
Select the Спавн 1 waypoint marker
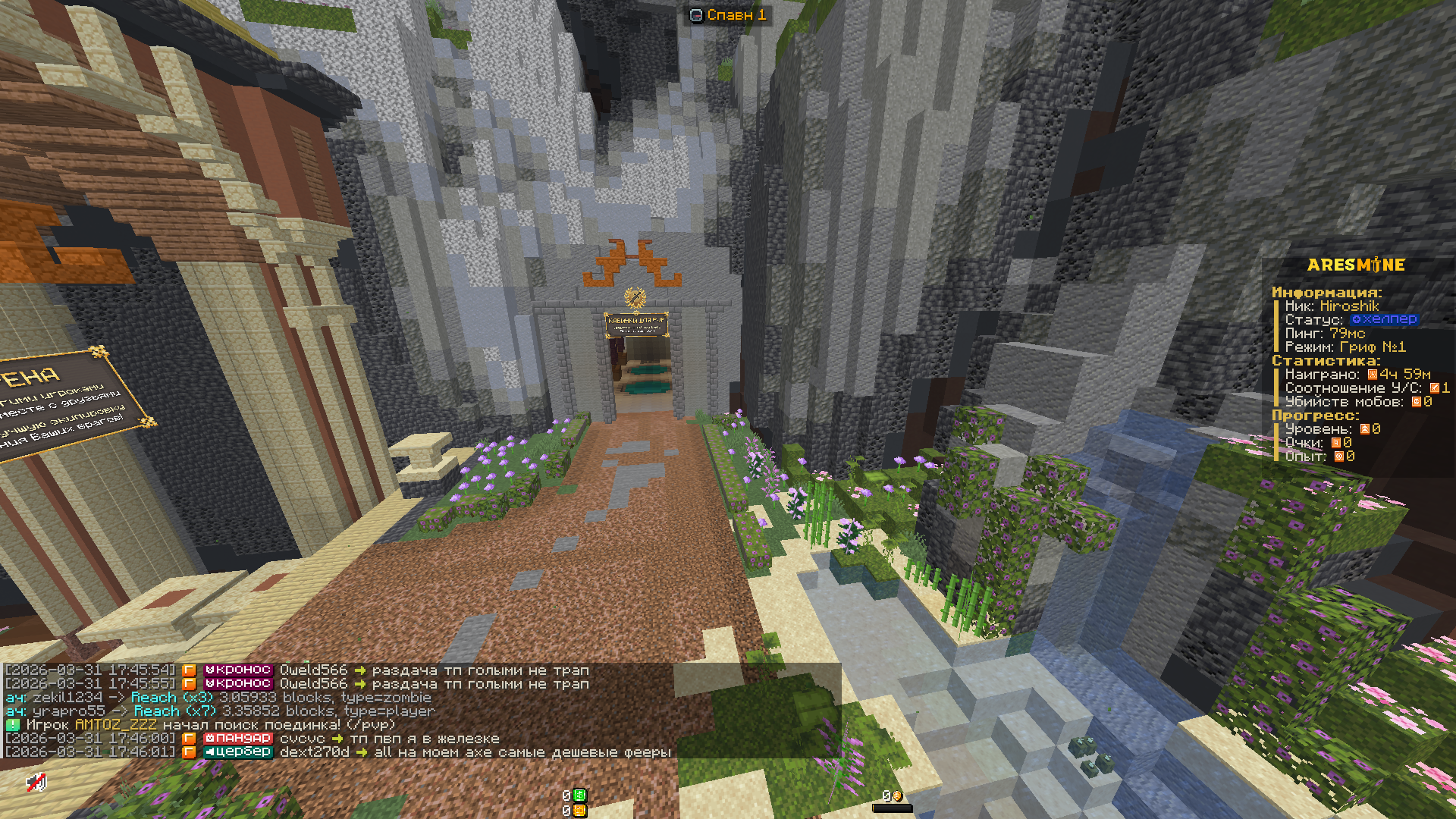[x=728, y=14]
